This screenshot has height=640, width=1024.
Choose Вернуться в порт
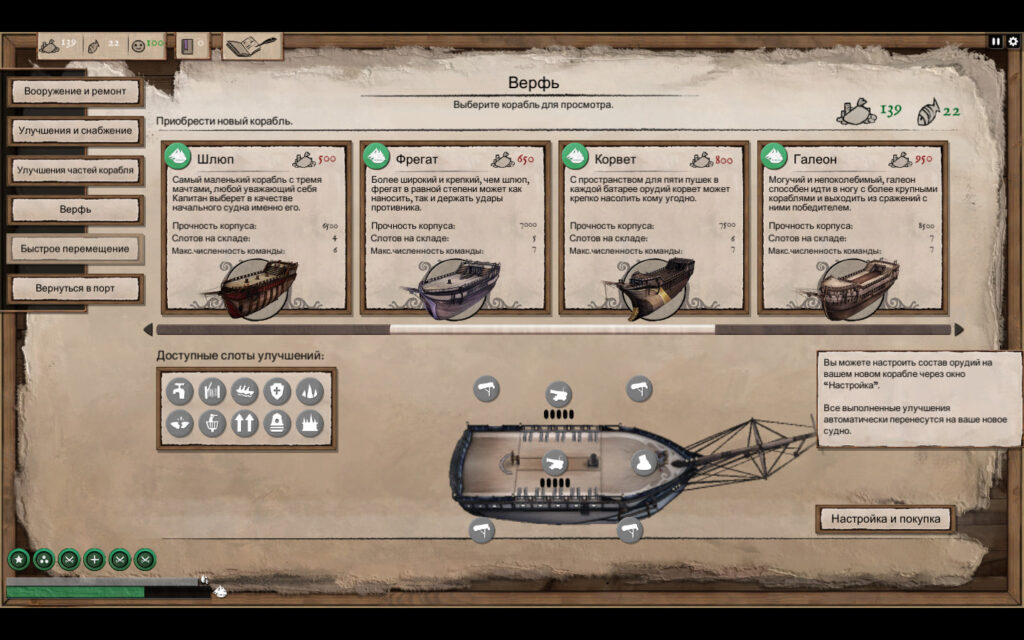(x=75, y=288)
